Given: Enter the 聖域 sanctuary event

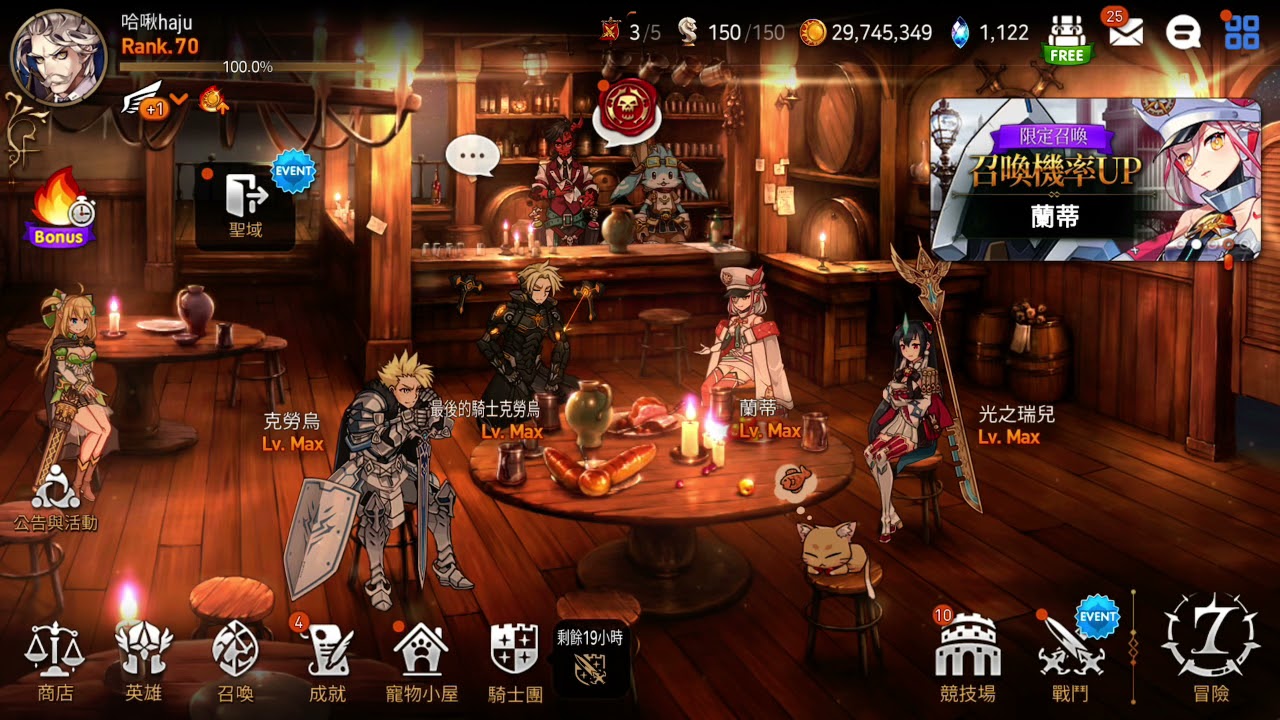Looking at the screenshot, I should click(245, 205).
